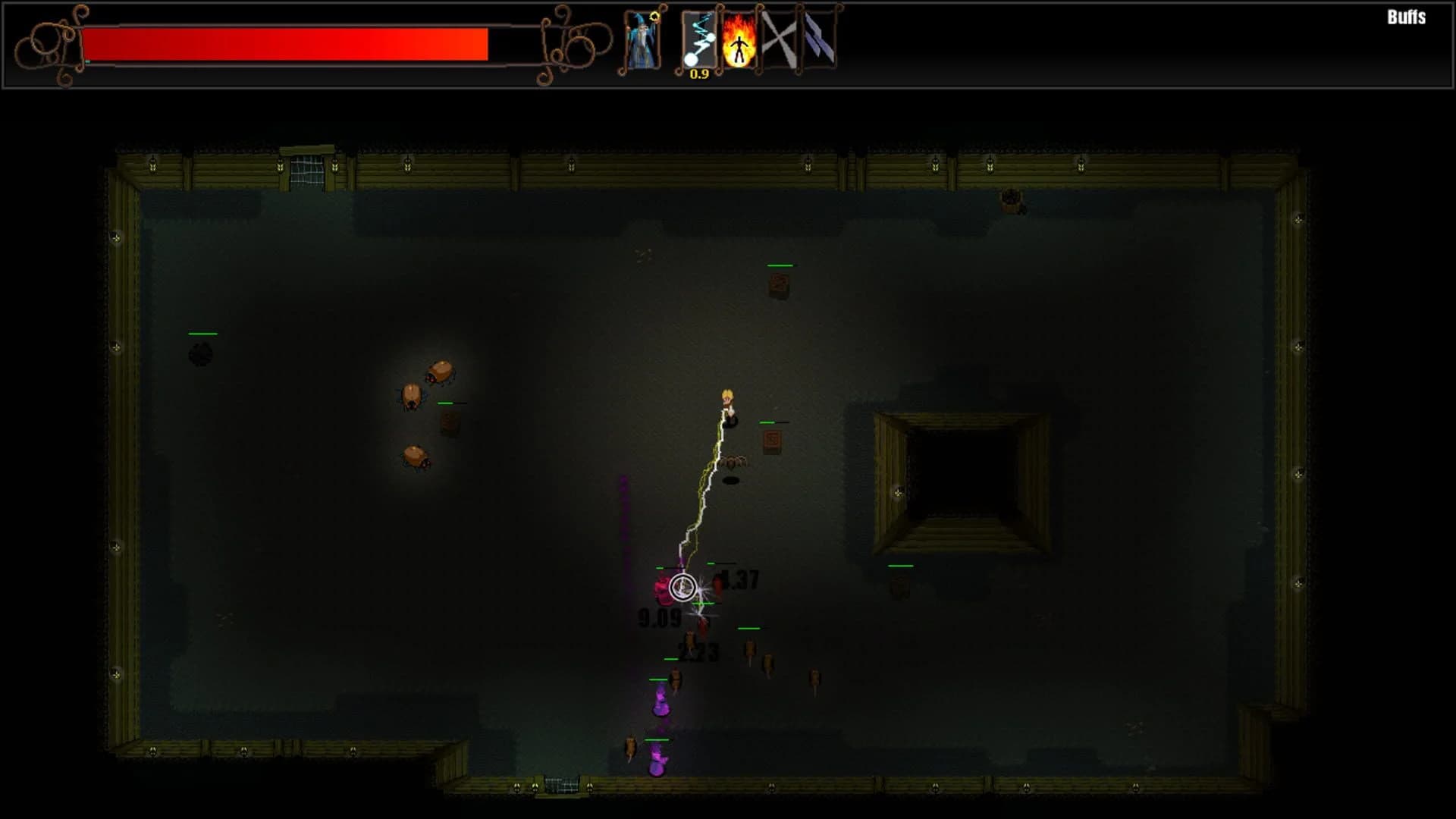Screen dimensions: 1456x819
Task: Click the player's red health bar
Action: (288, 43)
